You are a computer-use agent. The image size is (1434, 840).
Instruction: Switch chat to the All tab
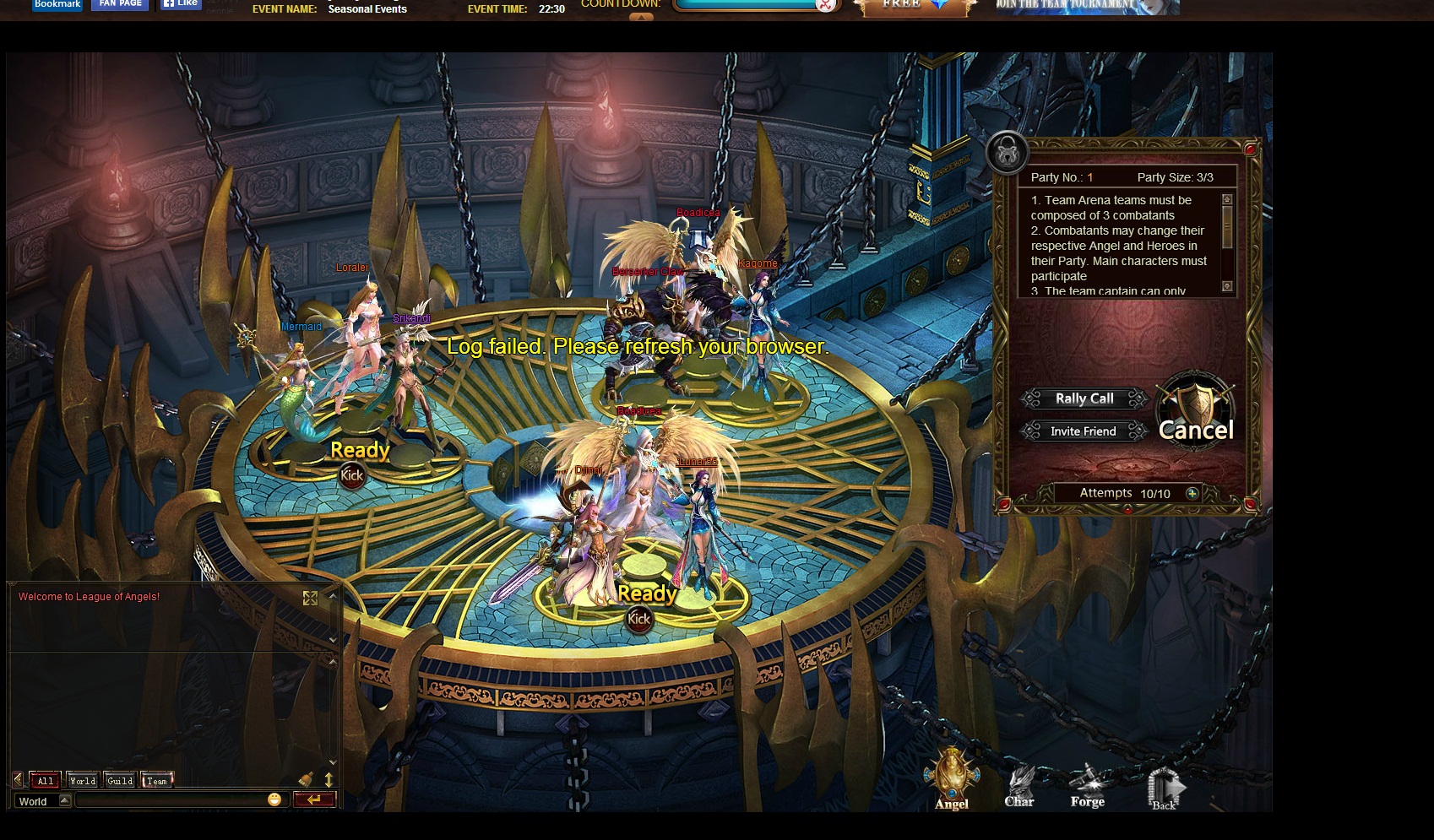[46, 781]
